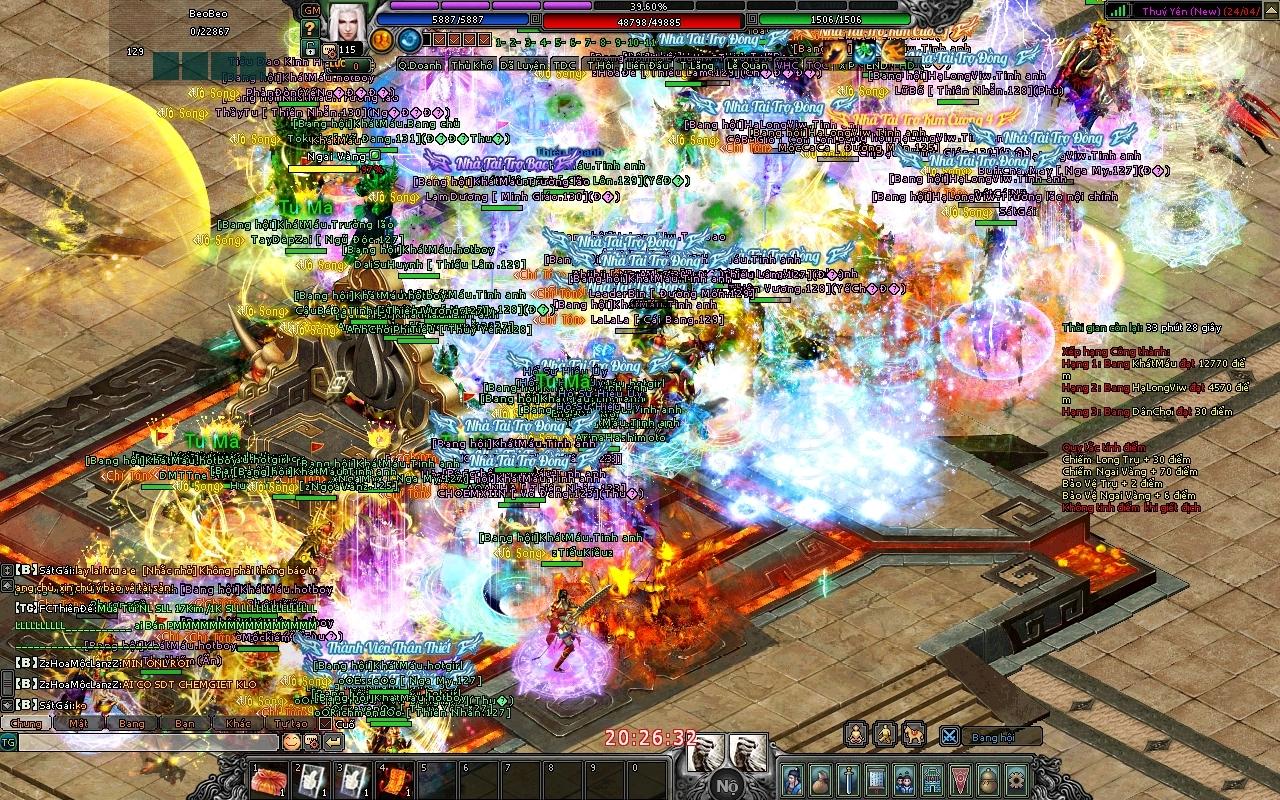Switch to the Bạn friends chat tab
Viewport: 1280px width, 800px height.
pyautogui.click(x=184, y=723)
